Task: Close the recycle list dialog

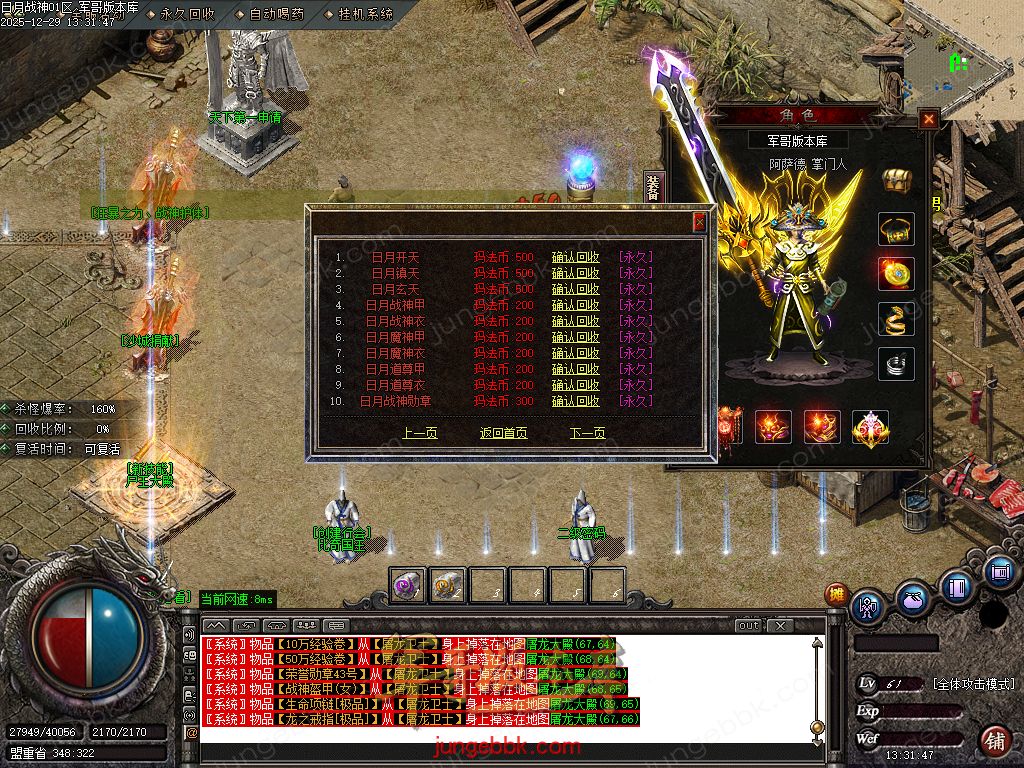Action: [700, 222]
